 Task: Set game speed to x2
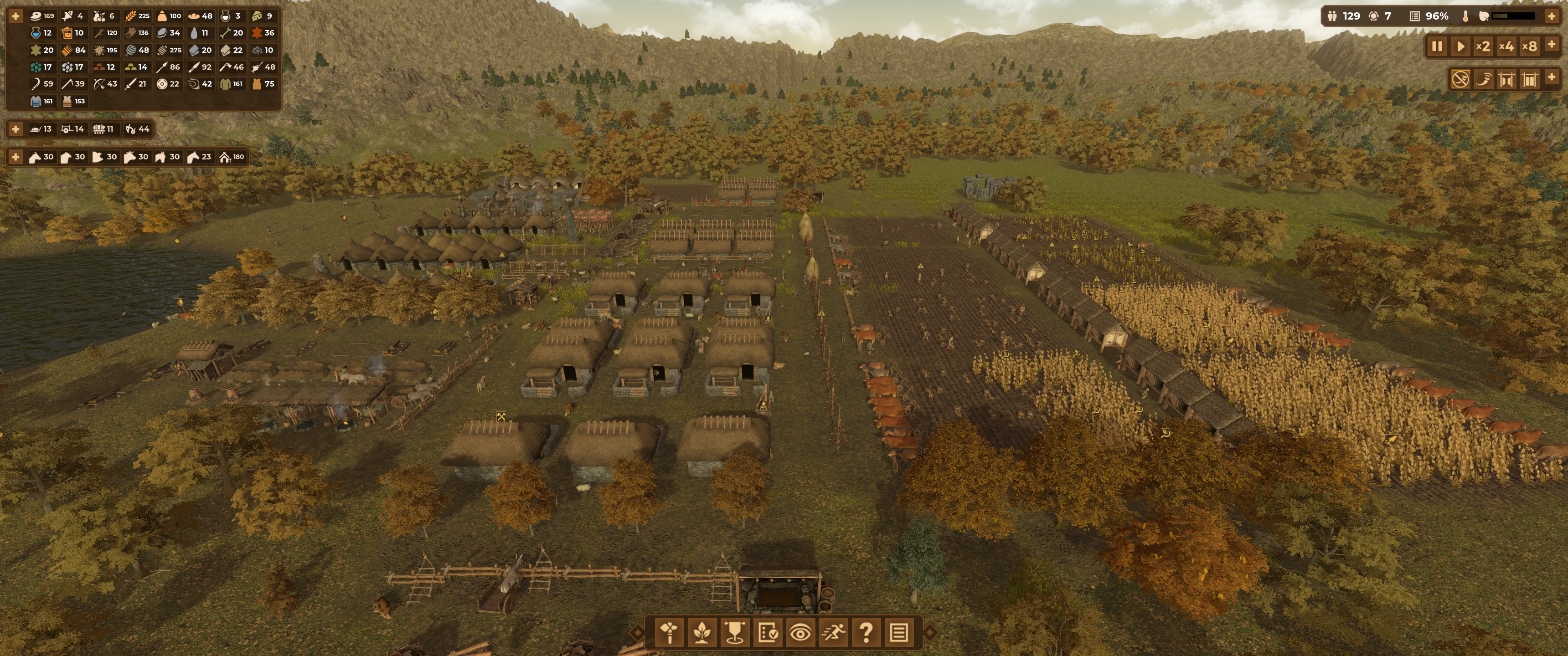1483,46
